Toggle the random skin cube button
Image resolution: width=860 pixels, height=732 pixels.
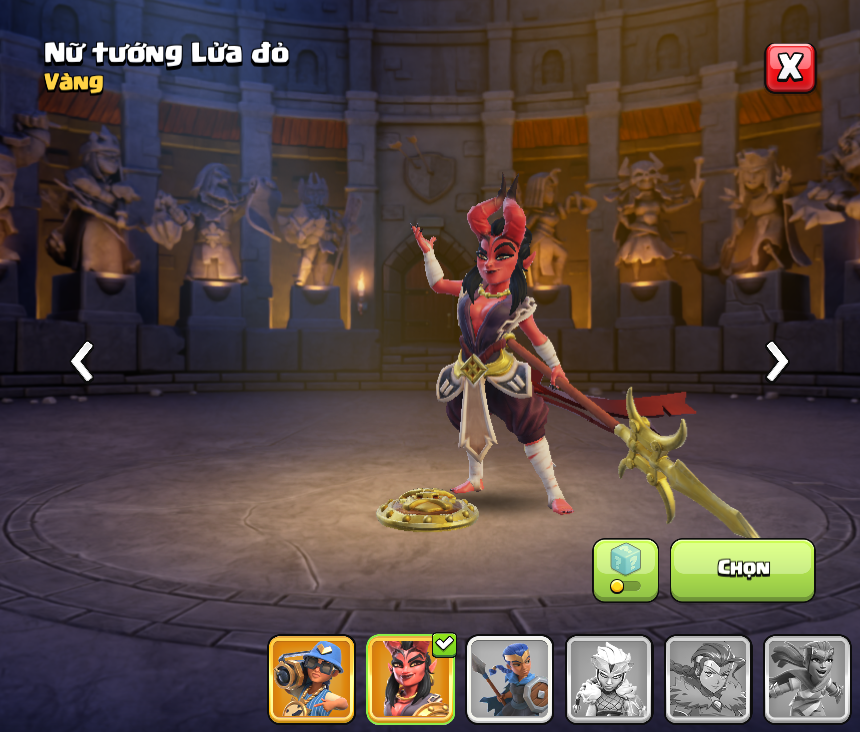(x=625, y=570)
